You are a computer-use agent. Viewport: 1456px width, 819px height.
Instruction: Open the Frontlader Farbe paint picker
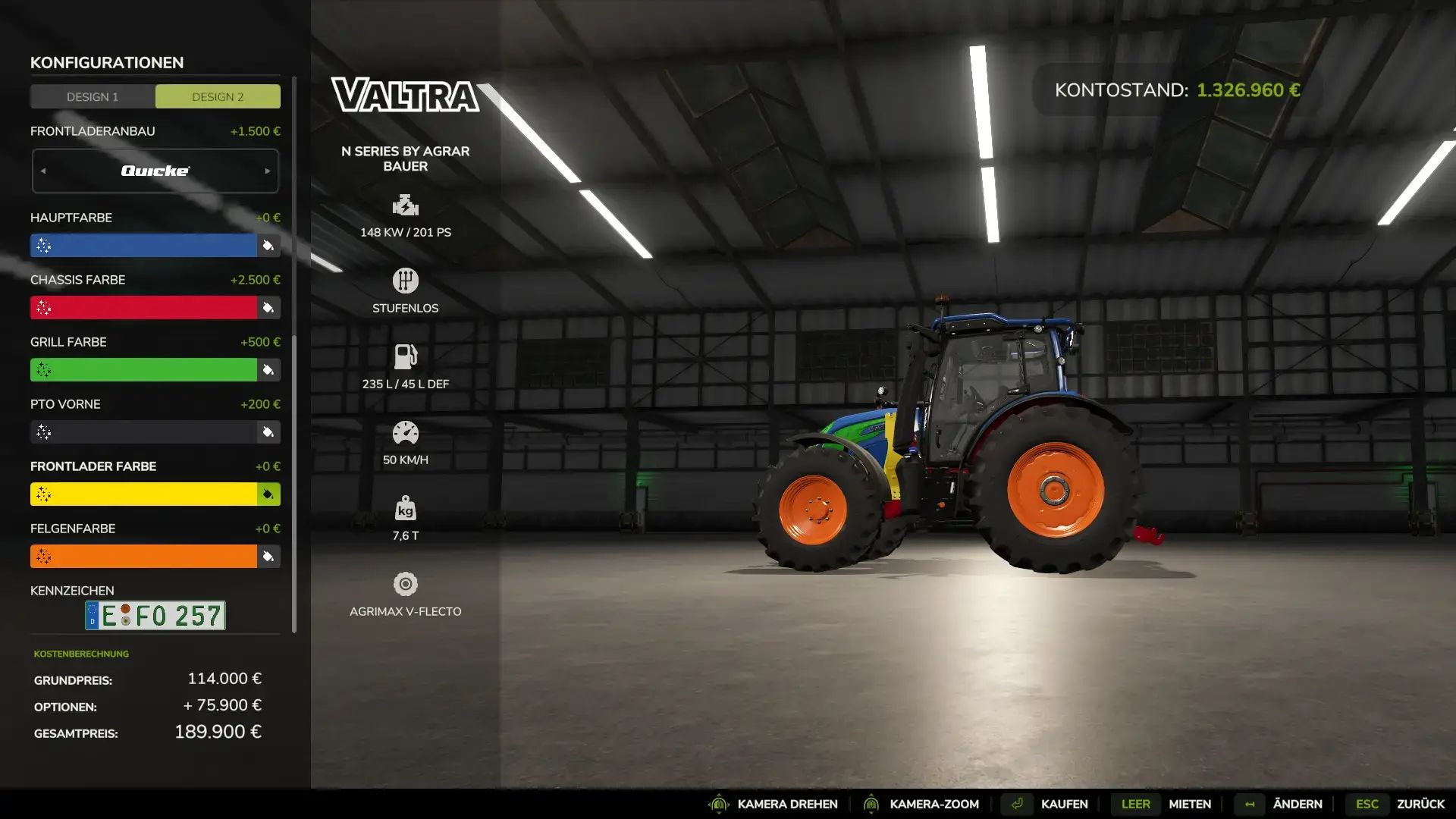tap(268, 494)
